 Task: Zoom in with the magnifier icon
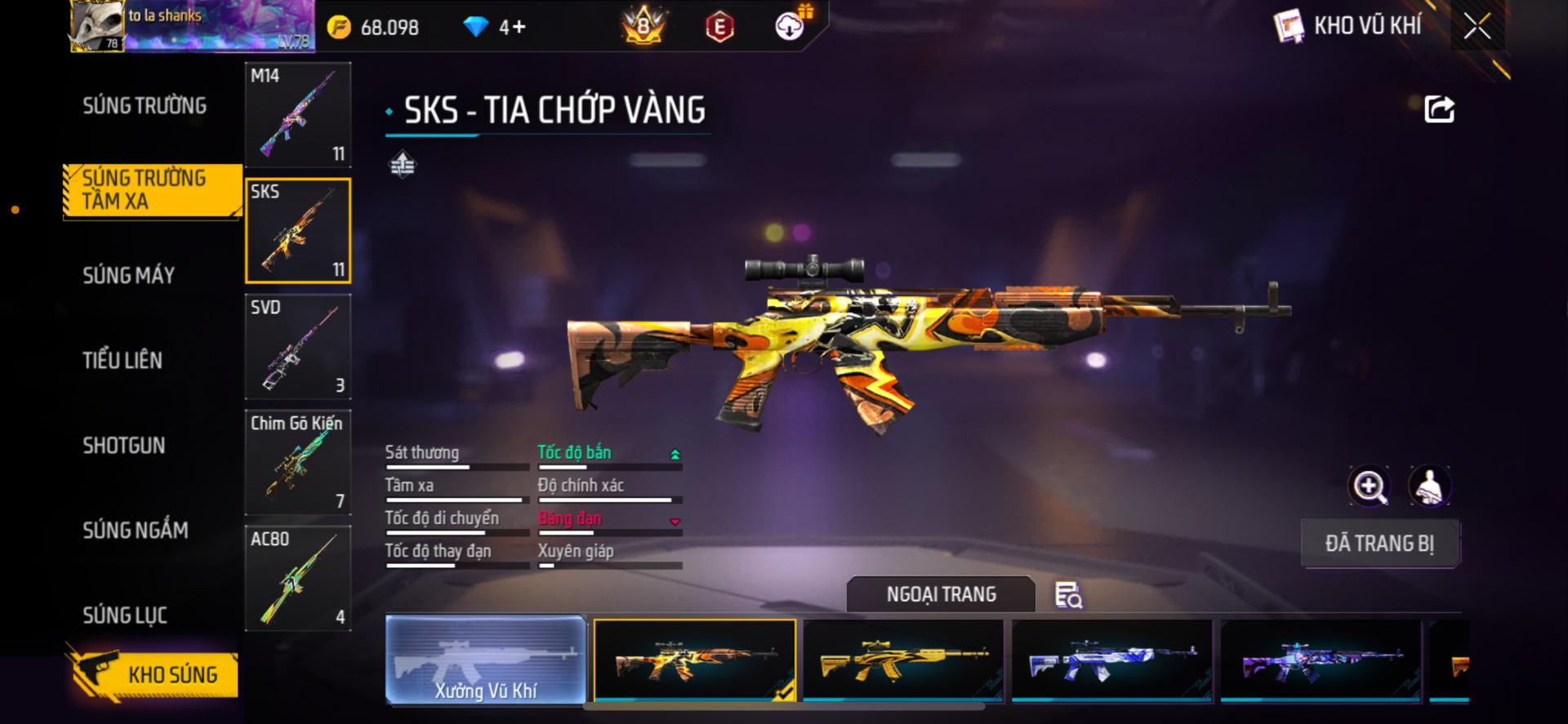pyautogui.click(x=1369, y=486)
